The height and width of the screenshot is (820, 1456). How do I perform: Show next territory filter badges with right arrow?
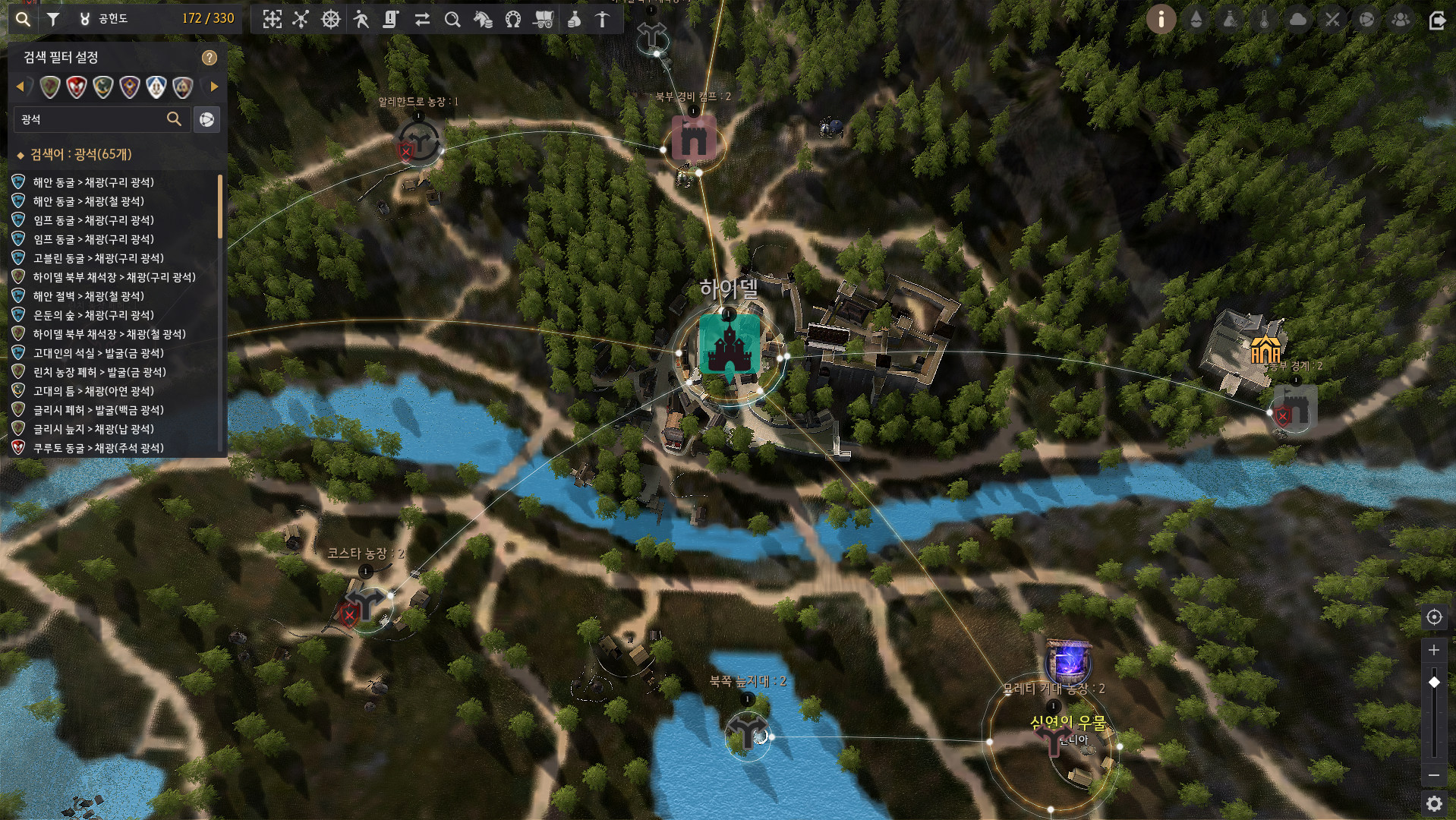point(214,87)
